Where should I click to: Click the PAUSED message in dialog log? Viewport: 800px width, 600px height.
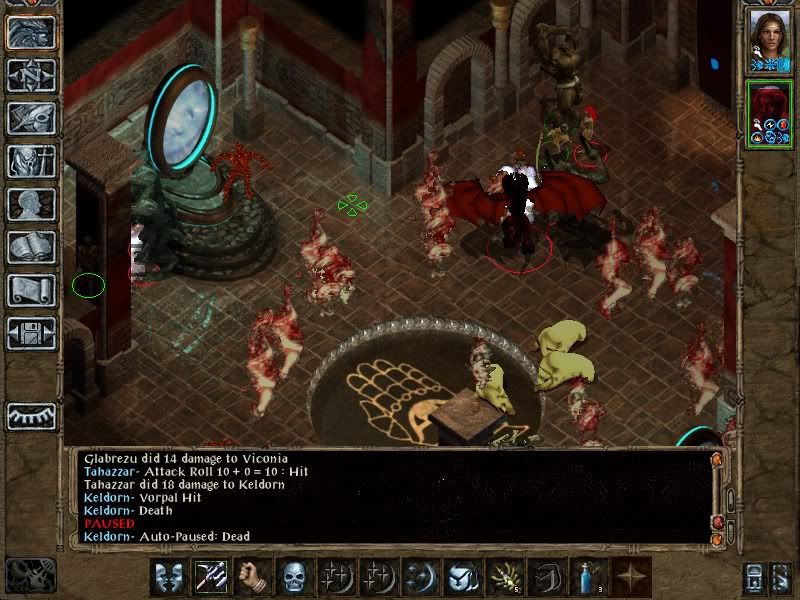(x=109, y=523)
